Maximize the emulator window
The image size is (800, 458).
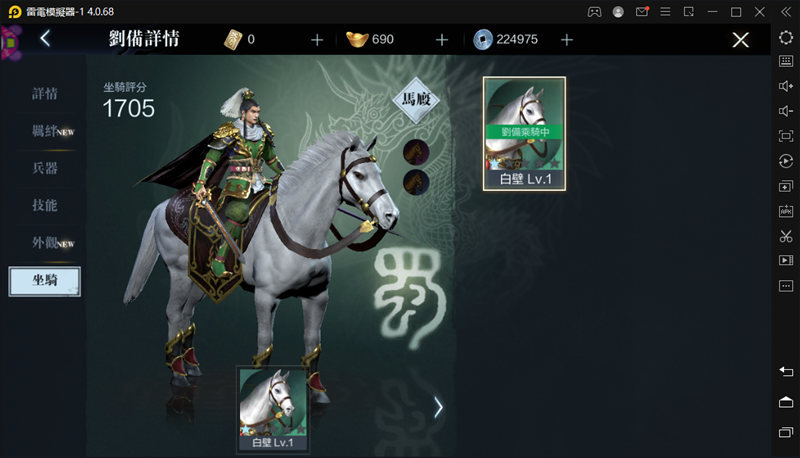(x=736, y=11)
